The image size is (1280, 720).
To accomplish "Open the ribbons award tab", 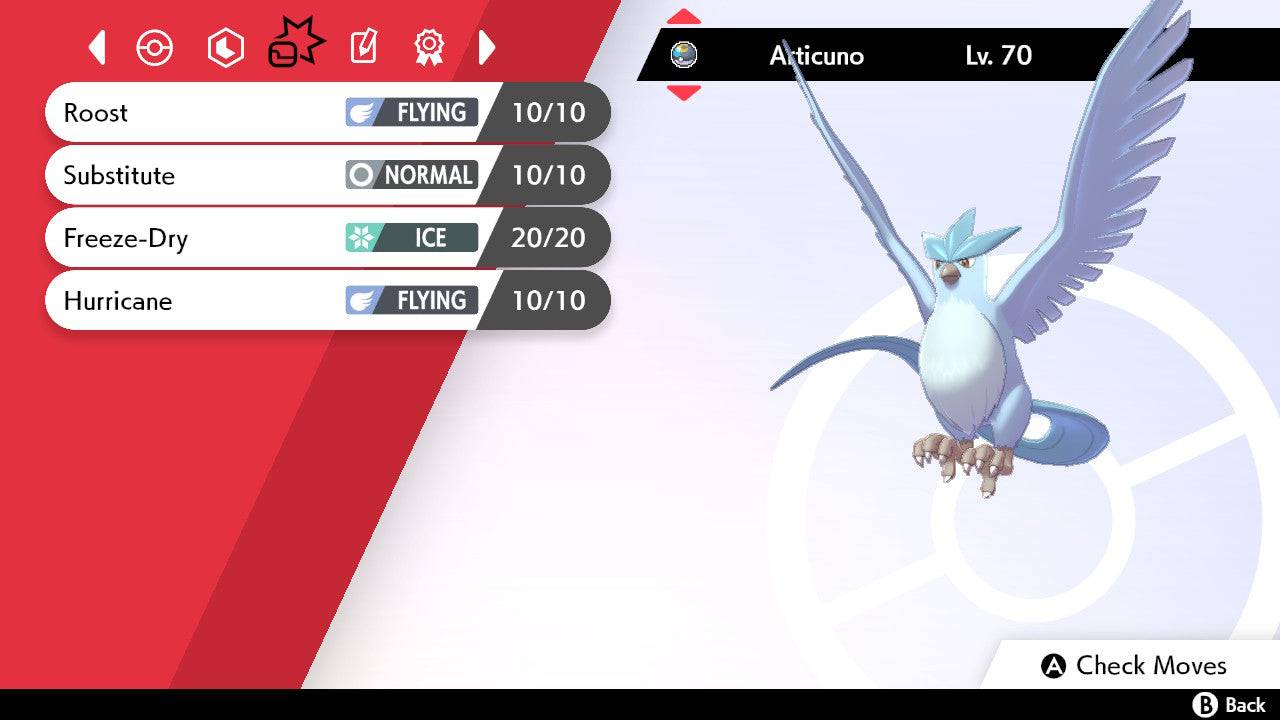I will pos(428,46).
